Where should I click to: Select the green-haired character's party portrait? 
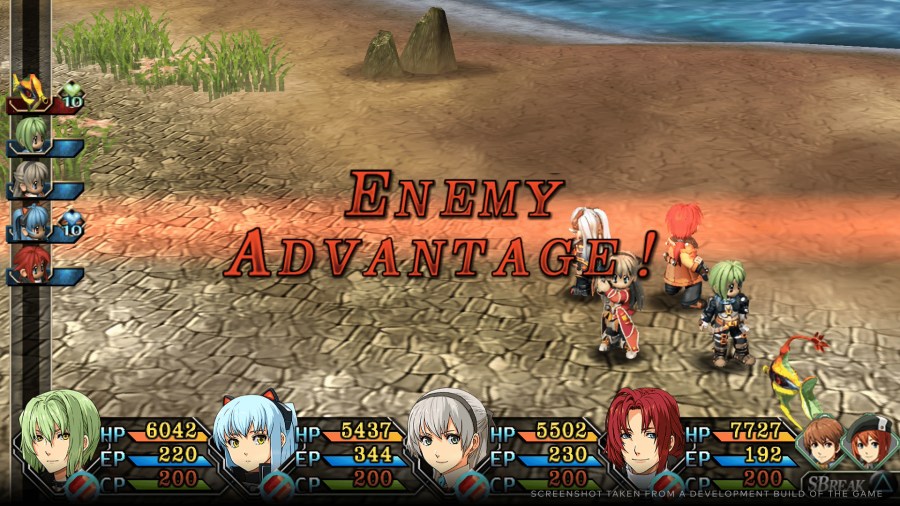tap(58, 439)
